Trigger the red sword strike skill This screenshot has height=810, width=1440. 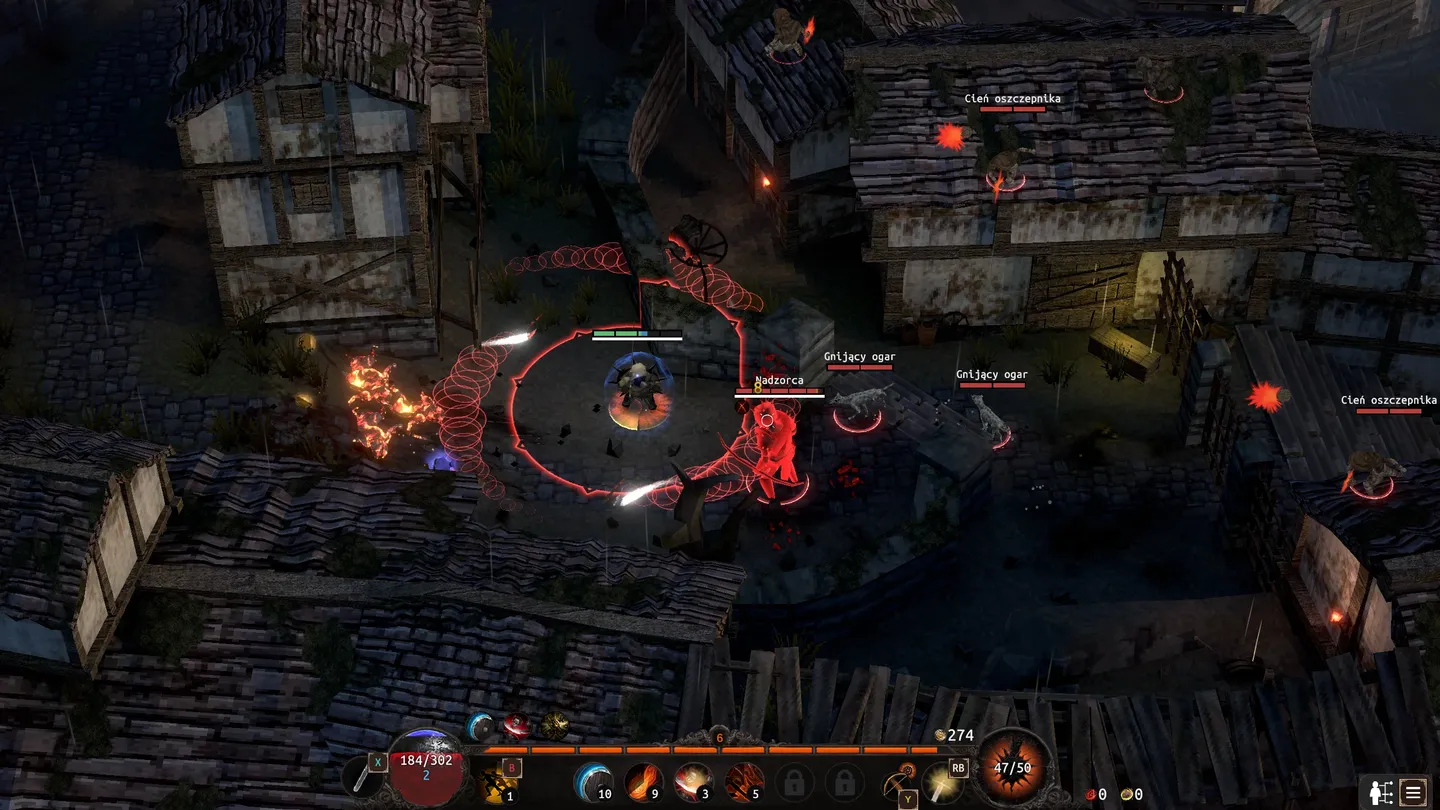tap(693, 781)
